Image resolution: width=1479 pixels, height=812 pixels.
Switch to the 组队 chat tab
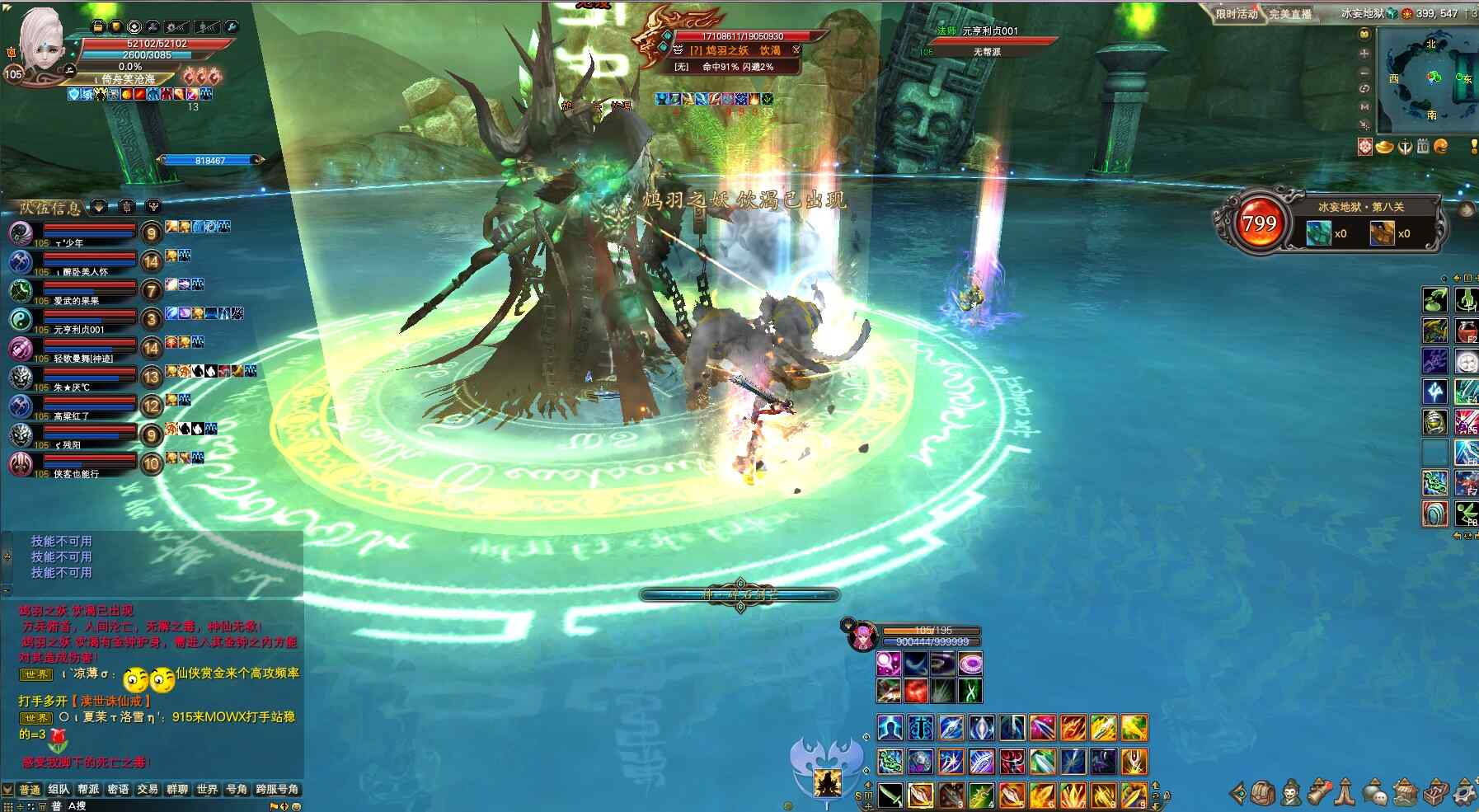coord(59,789)
